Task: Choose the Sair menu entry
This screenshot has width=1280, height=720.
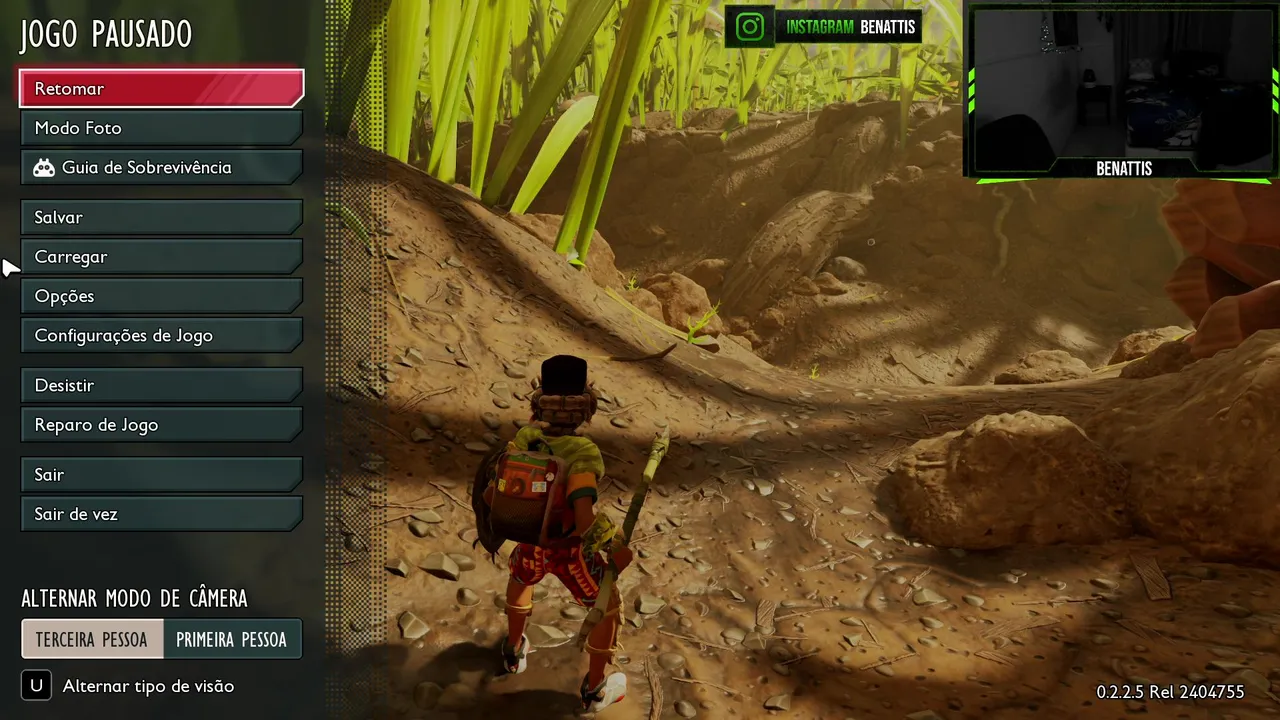Action: pyautogui.click(x=161, y=475)
